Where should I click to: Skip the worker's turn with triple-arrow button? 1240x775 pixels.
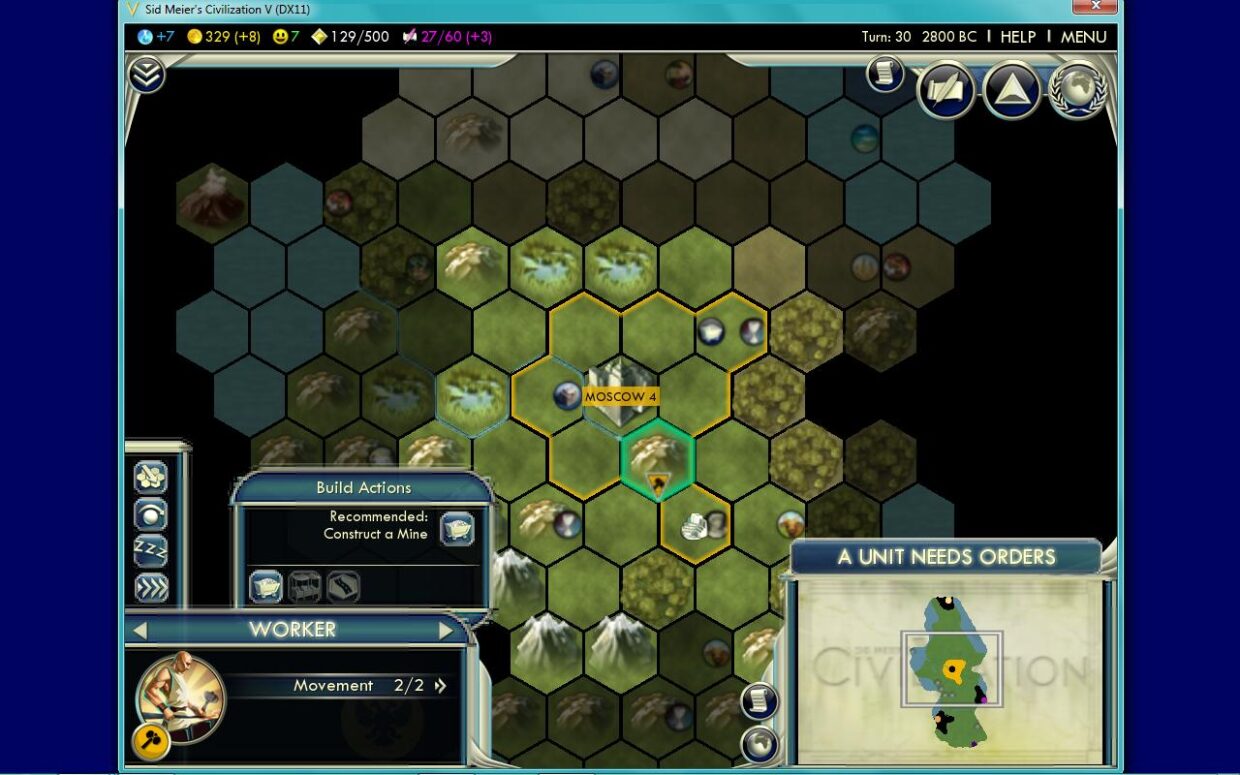[151, 588]
